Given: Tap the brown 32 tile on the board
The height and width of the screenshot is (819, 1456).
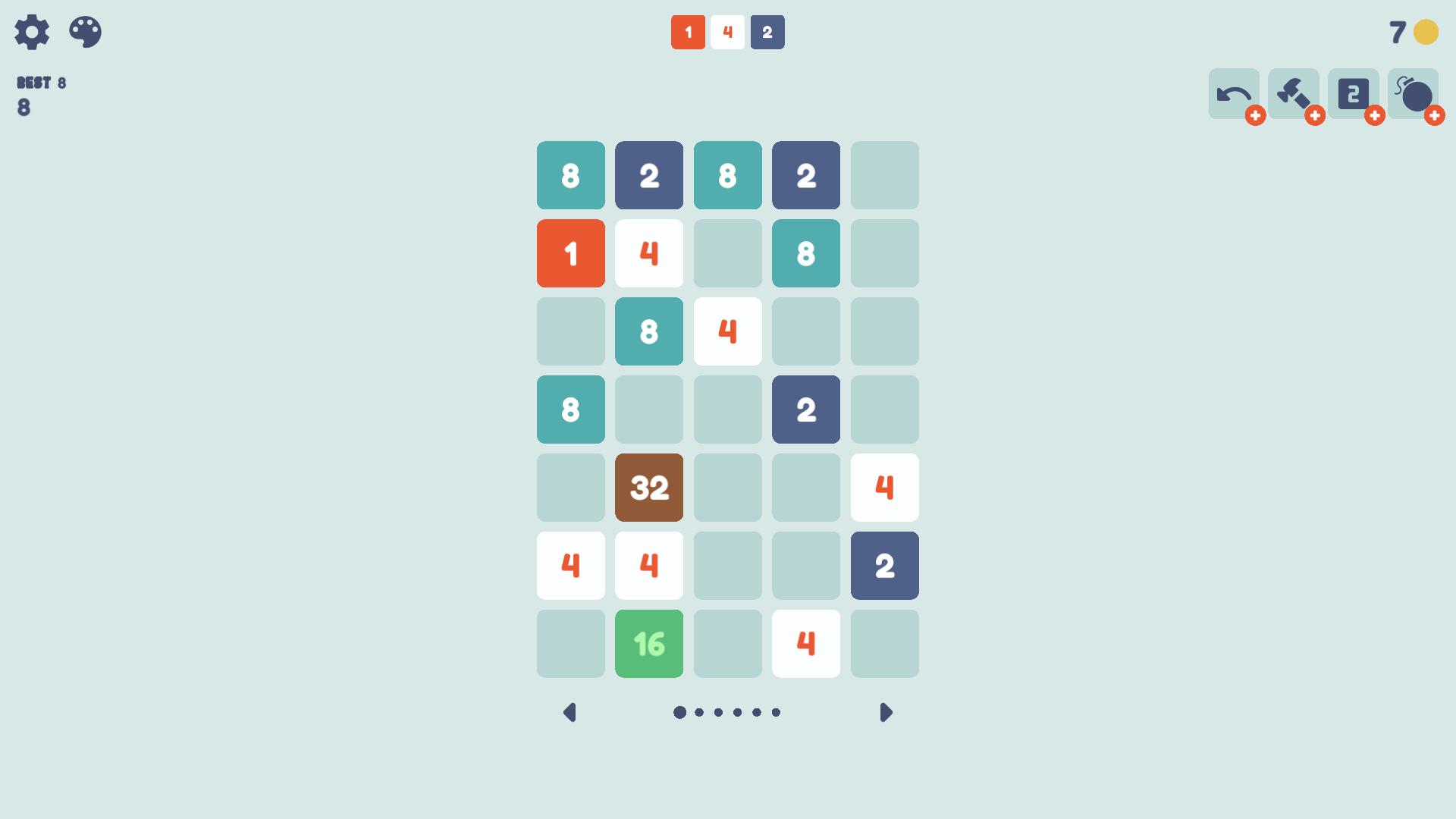Looking at the screenshot, I should click(649, 488).
